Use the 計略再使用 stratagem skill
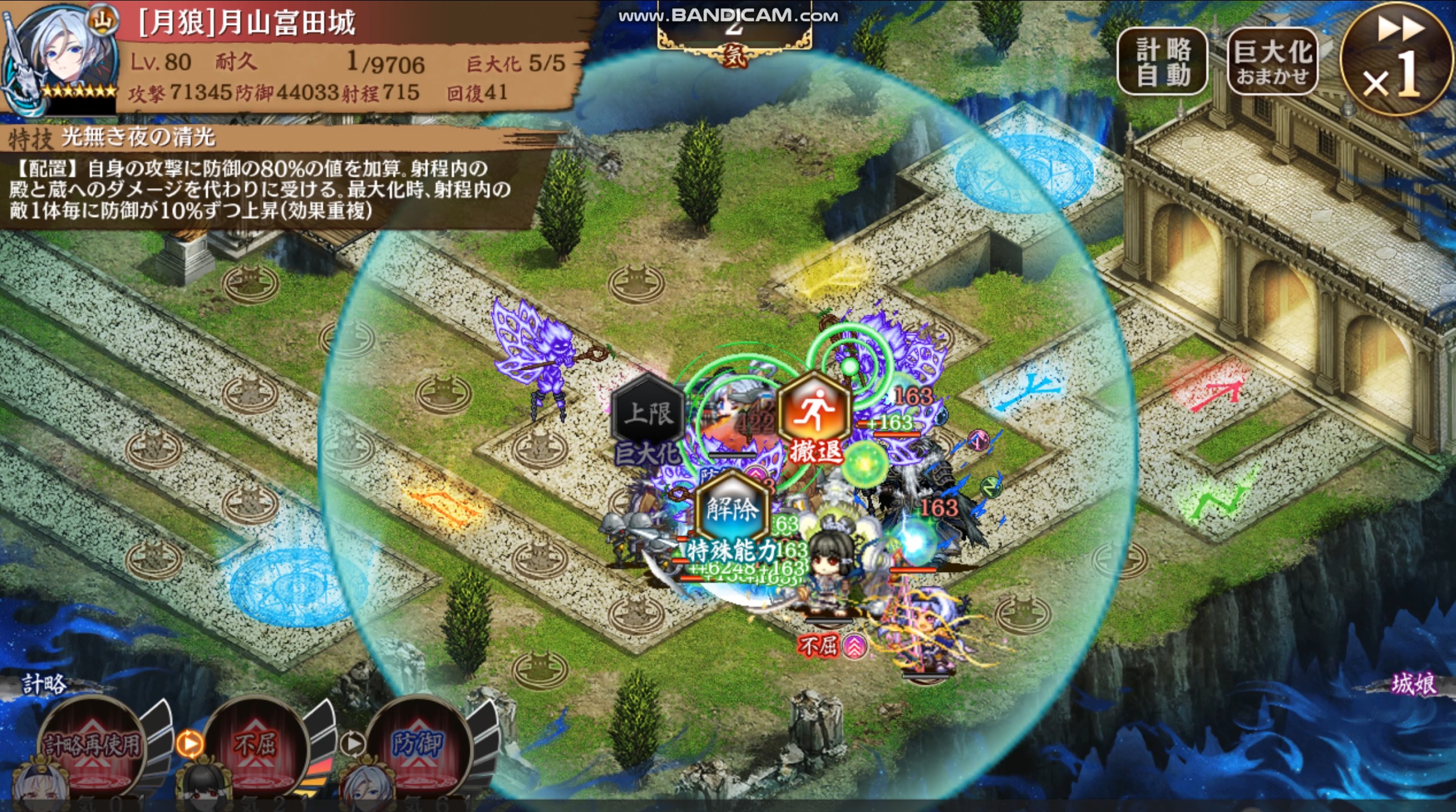 click(x=91, y=745)
